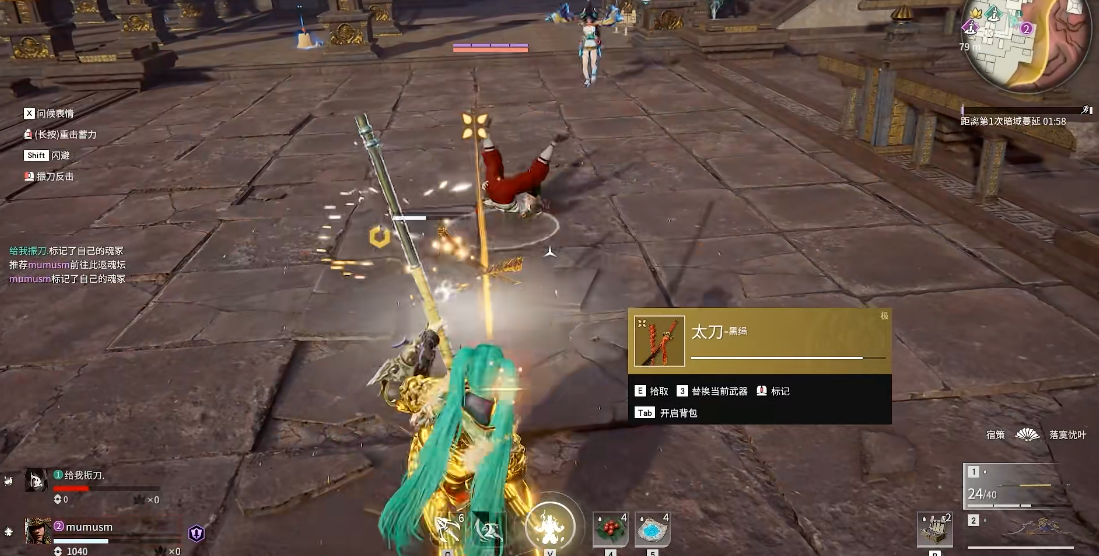Select the first teammate's portrait
This screenshot has width=1099, height=556.
point(36,480)
